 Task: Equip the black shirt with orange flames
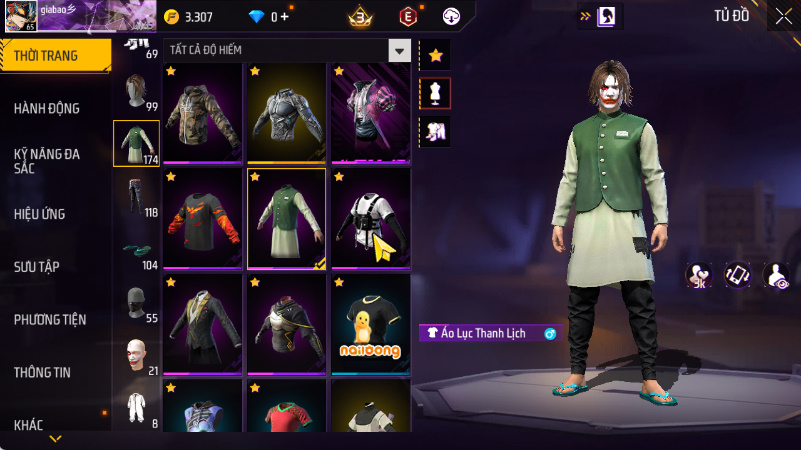click(203, 218)
